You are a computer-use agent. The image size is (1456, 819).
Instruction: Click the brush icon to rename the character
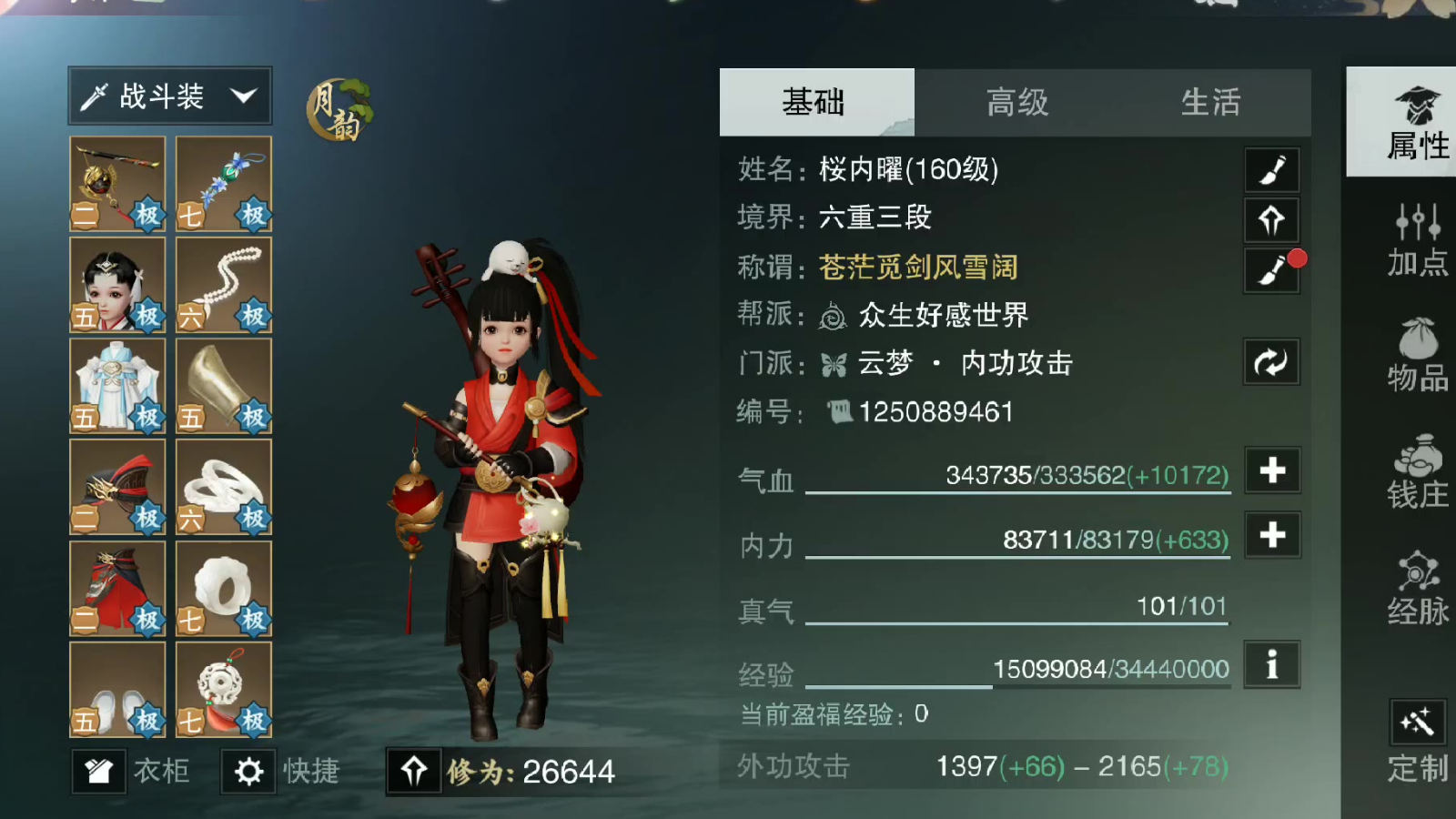[1271, 170]
